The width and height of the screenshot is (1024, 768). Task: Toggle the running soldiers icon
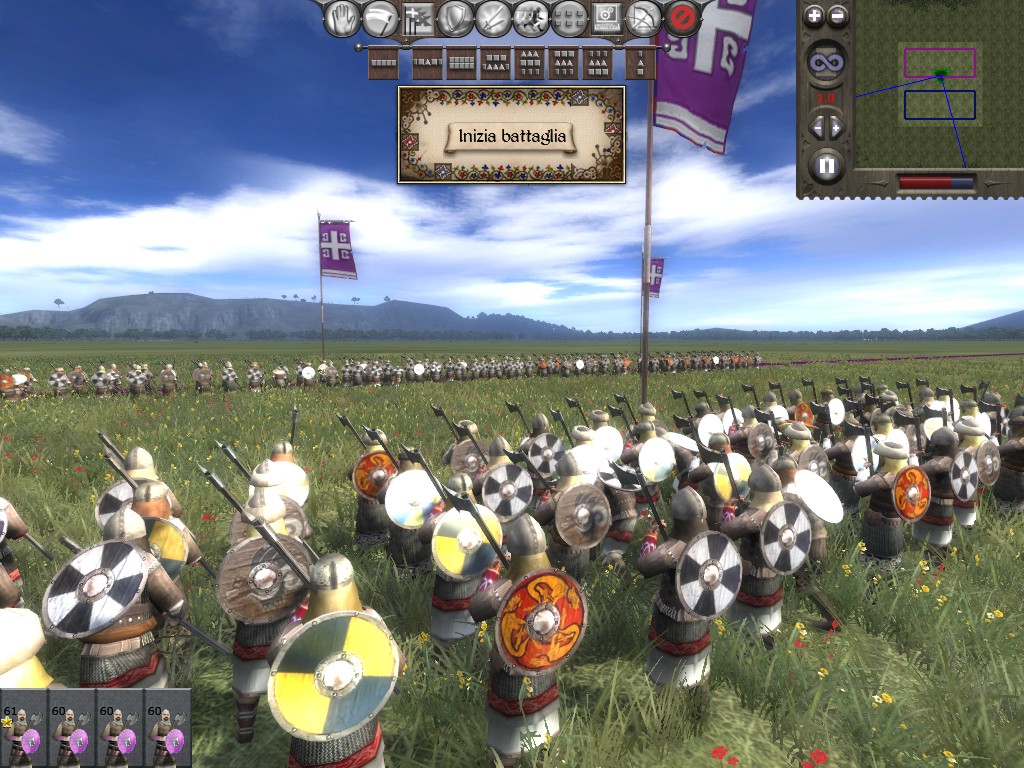point(531,18)
